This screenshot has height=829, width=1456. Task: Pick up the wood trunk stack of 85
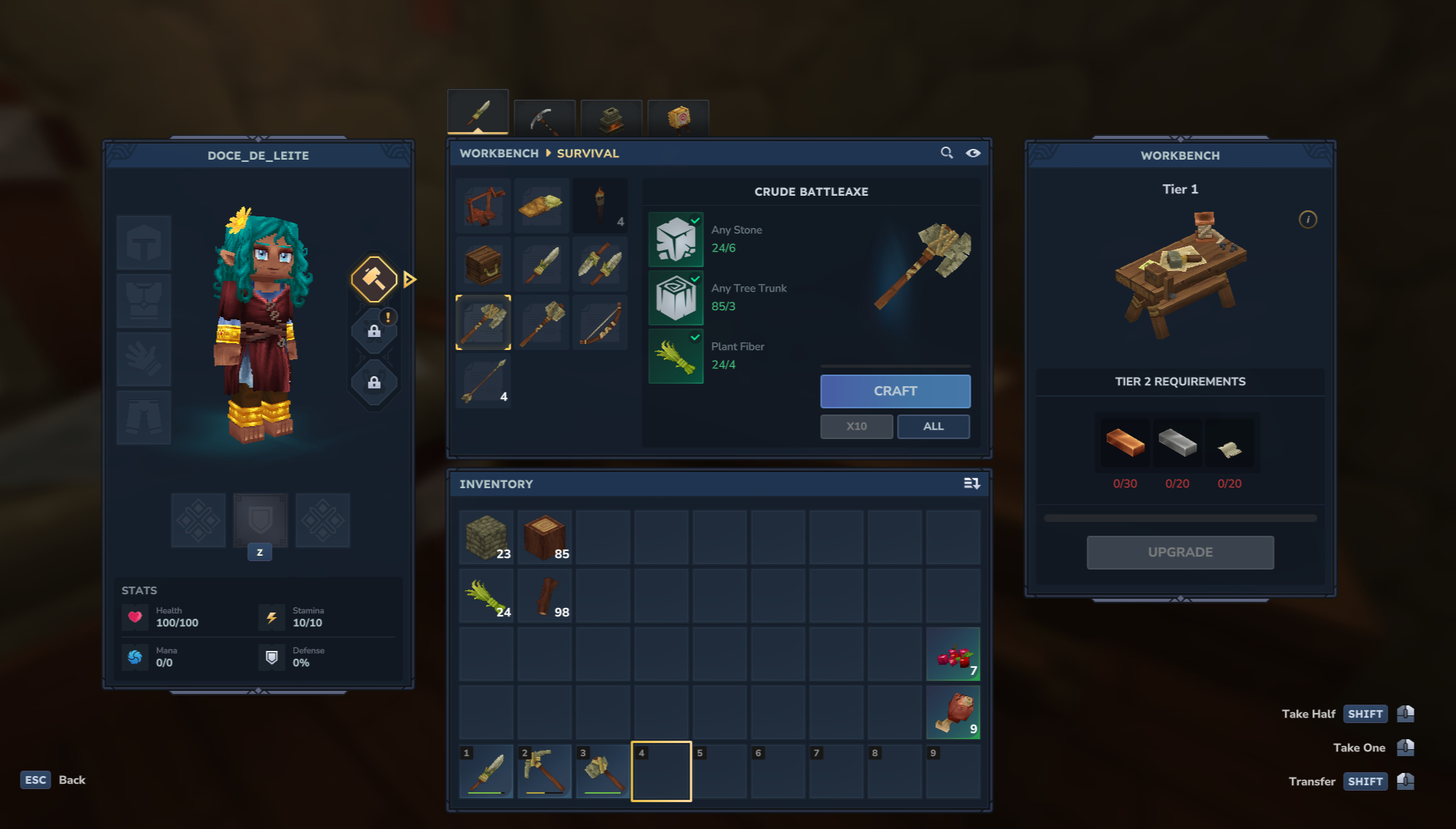tap(544, 537)
